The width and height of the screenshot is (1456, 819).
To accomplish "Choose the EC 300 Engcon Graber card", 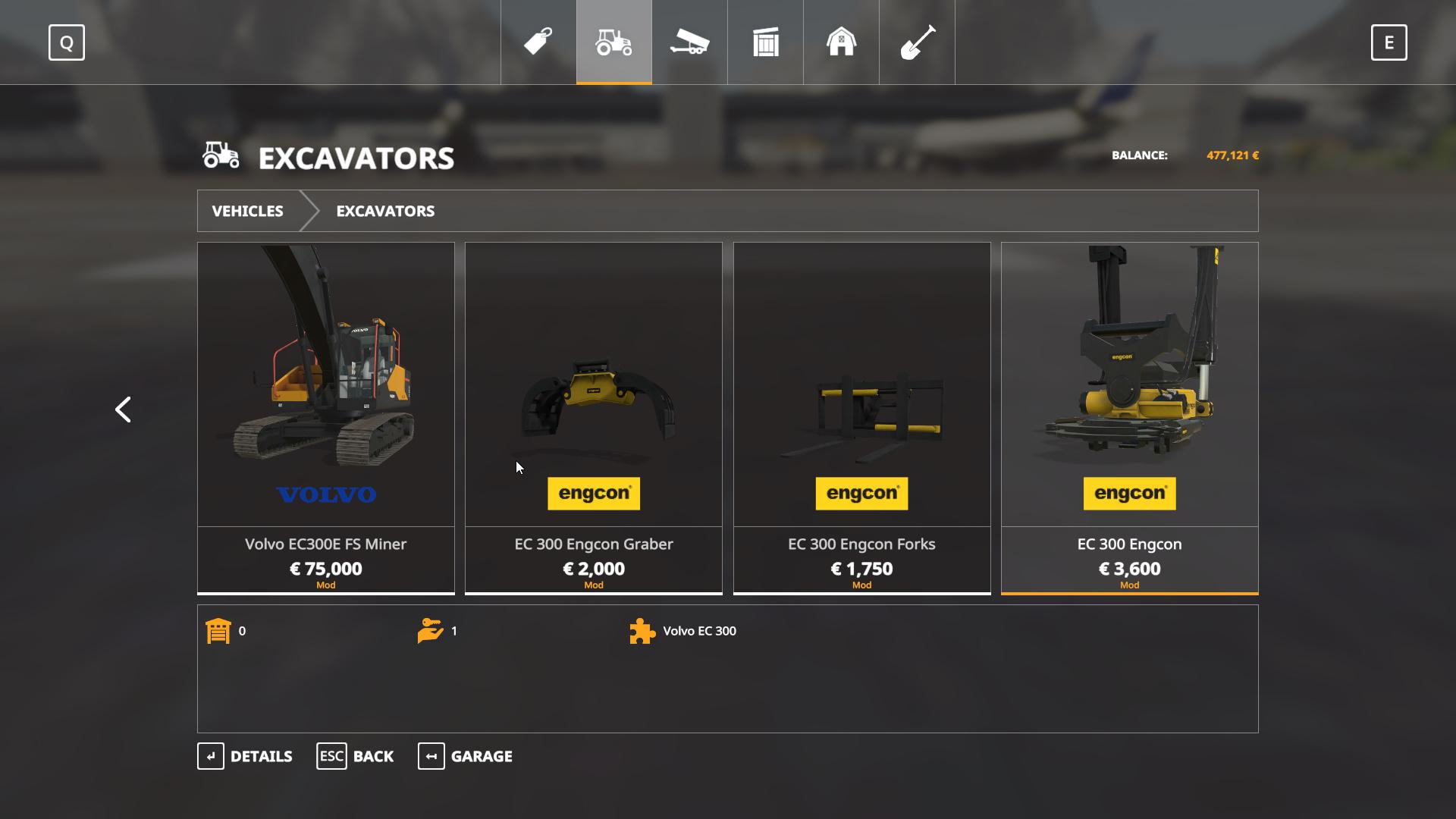I will (x=593, y=417).
